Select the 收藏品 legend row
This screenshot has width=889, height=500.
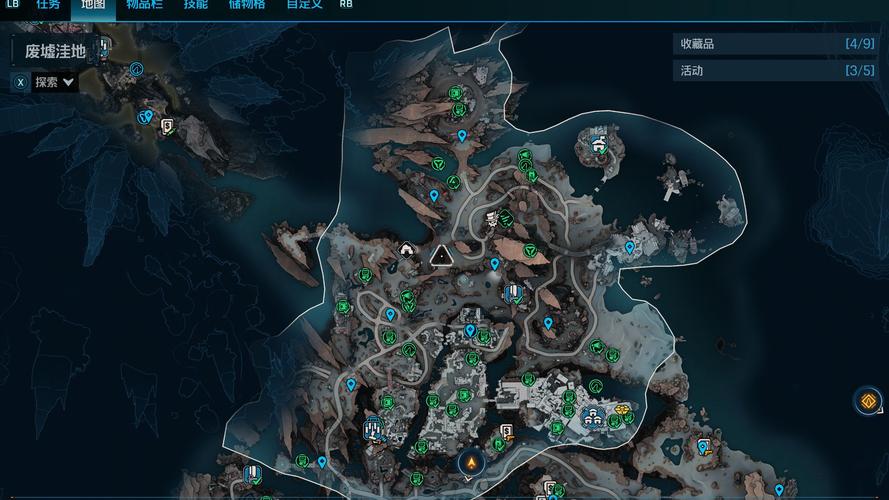776,44
